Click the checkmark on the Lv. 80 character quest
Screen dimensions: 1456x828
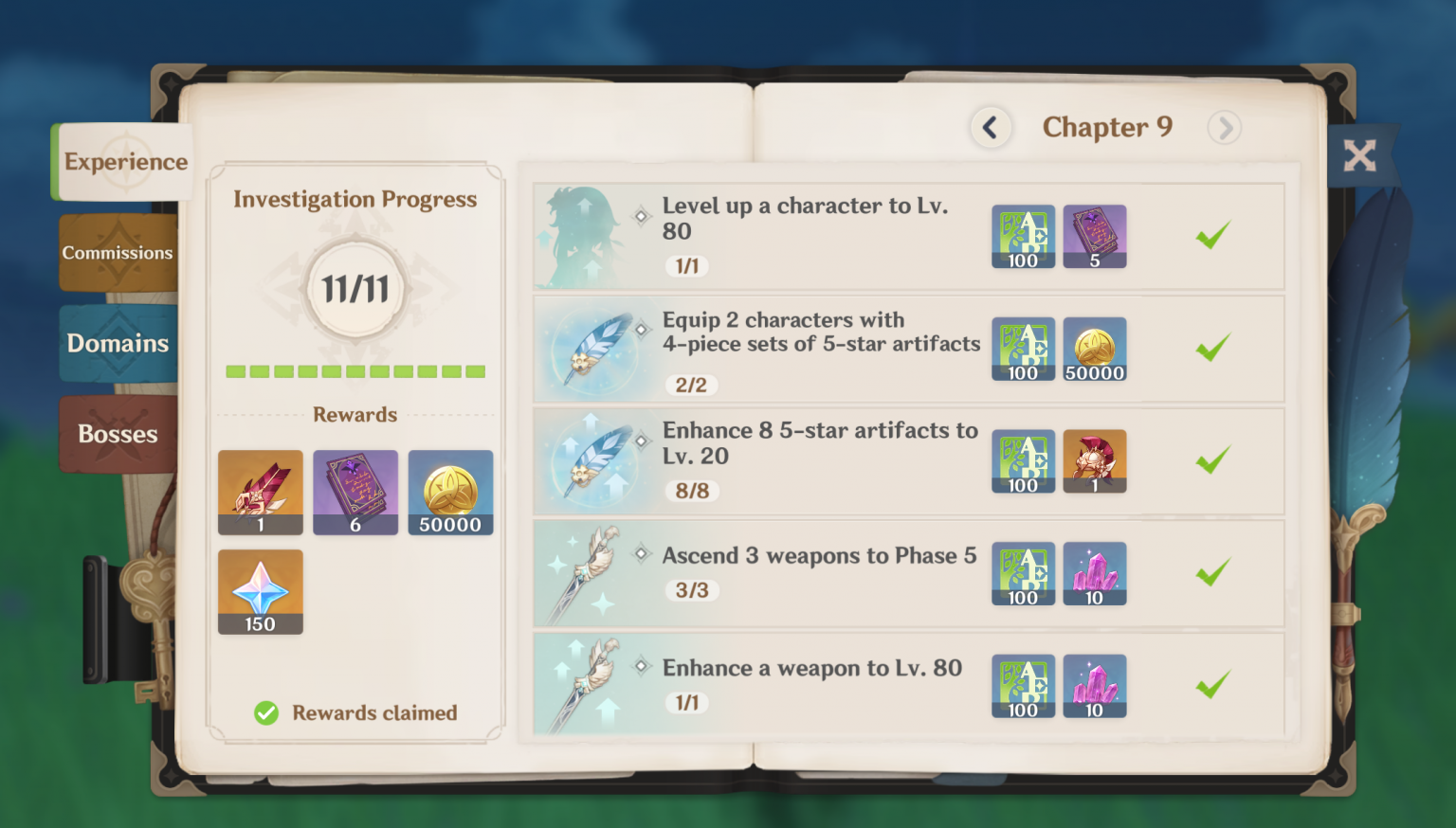(x=1213, y=236)
